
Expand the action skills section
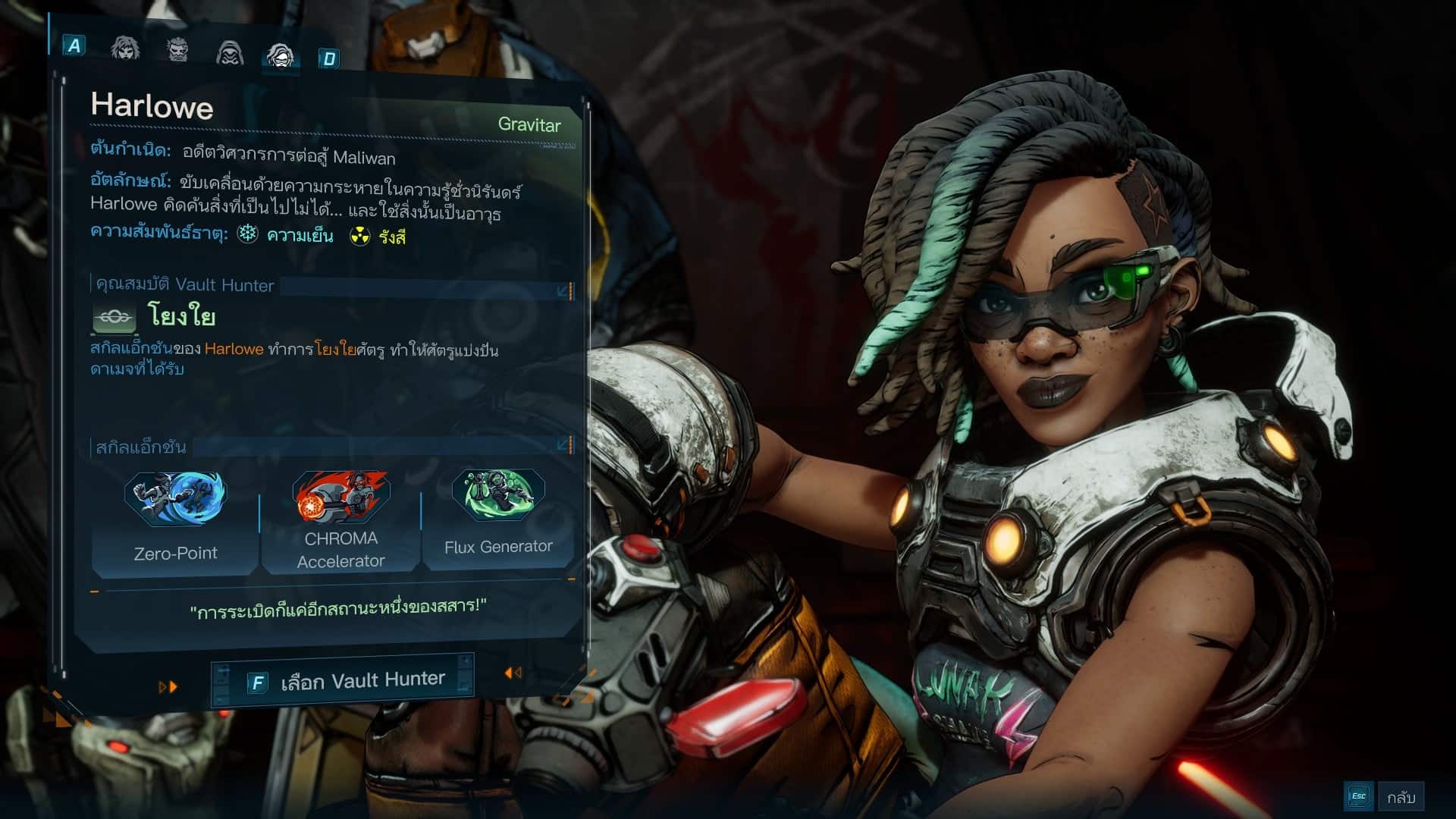tap(564, 444)
